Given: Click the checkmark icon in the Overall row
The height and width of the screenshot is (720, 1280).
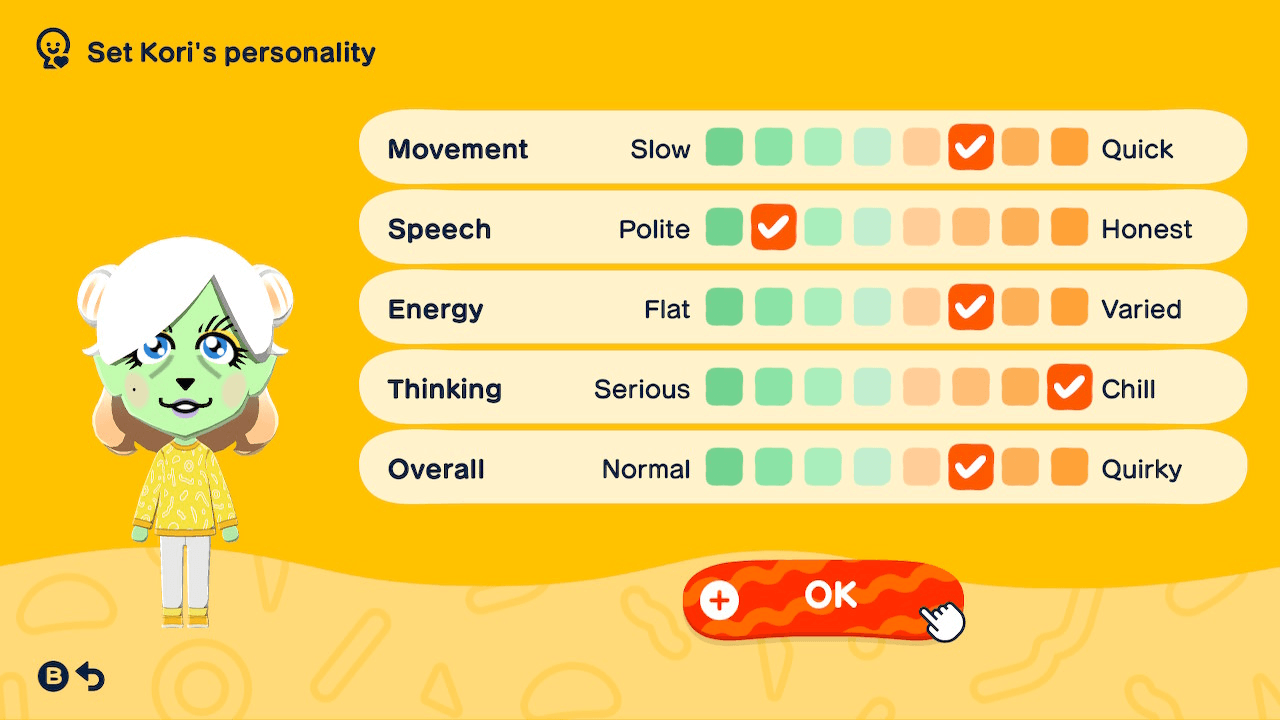Looking at the screenshot, I should point(970,467).
